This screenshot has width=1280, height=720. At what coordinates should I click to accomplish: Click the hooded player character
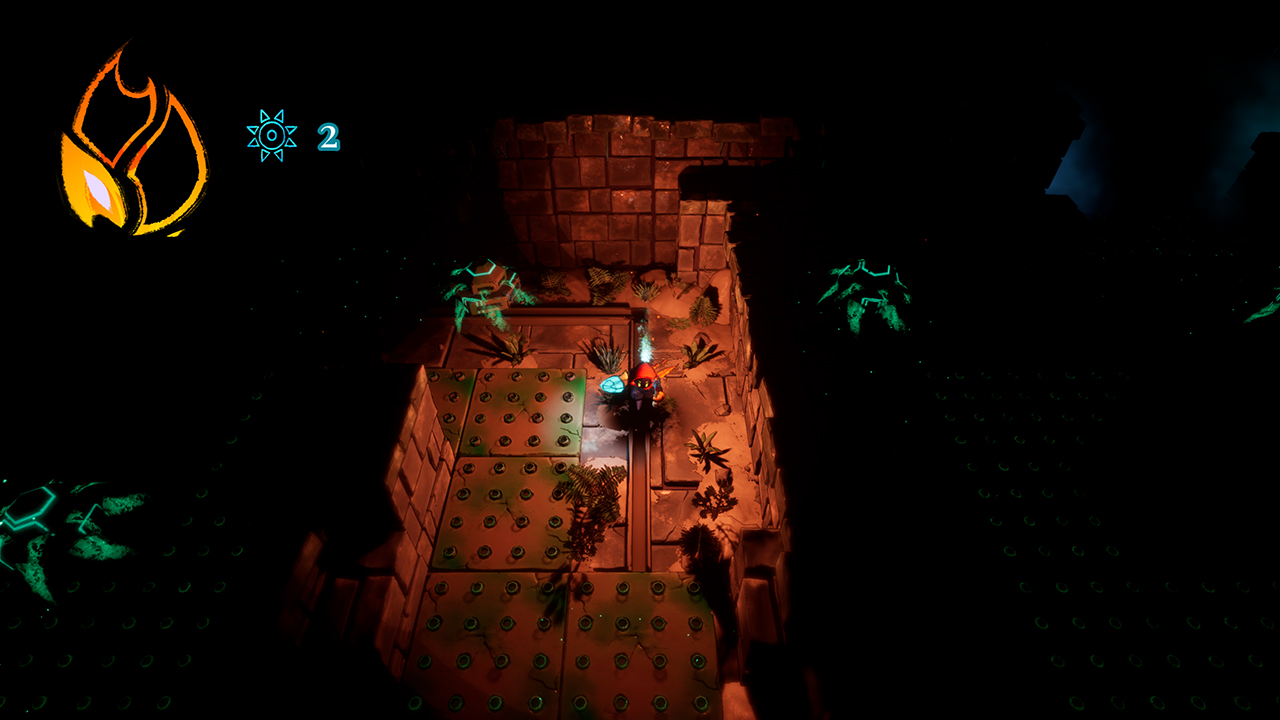pos(641,392)
